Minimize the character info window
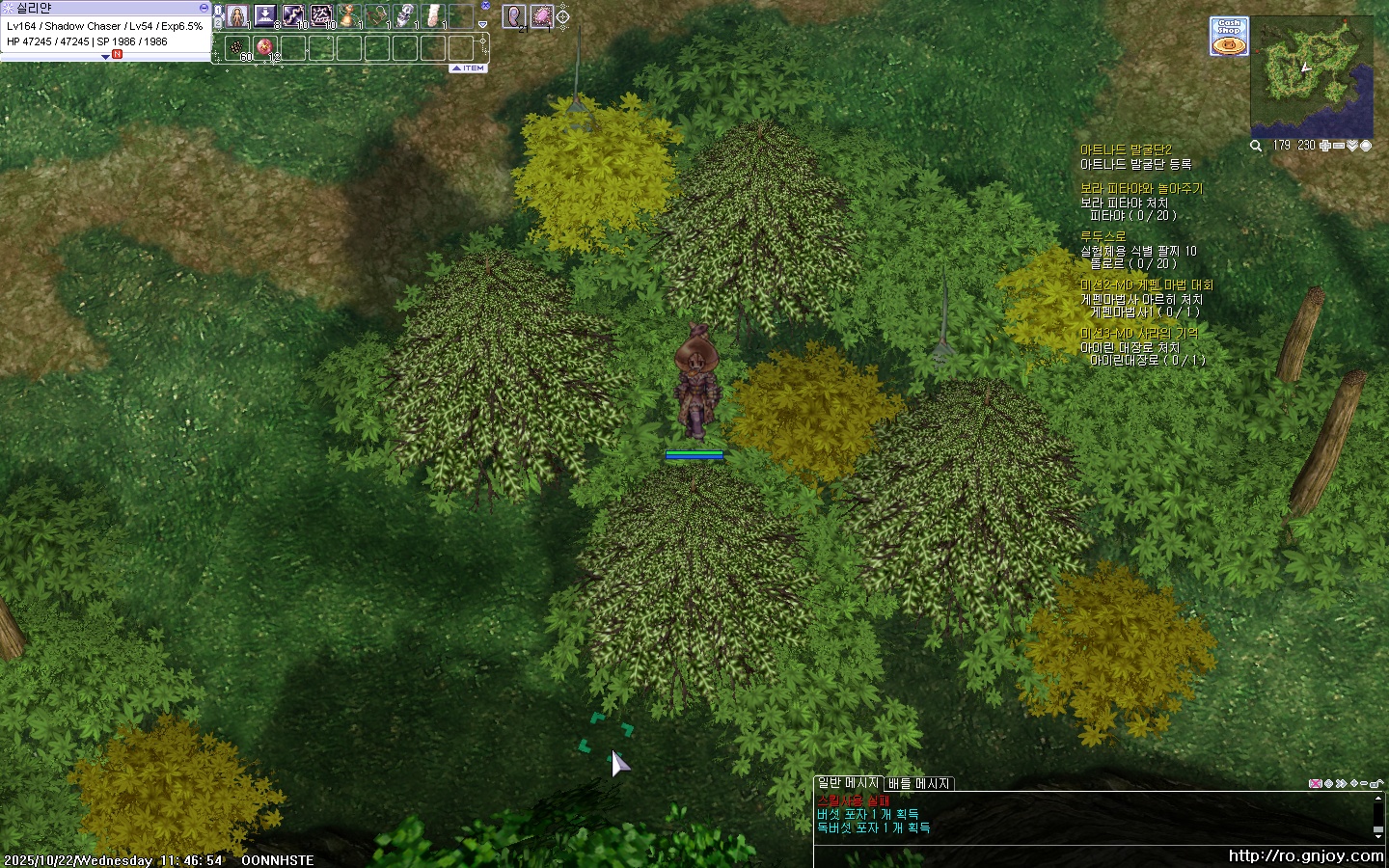Viewport: 1389px width, 868px height. click(204, 8)
